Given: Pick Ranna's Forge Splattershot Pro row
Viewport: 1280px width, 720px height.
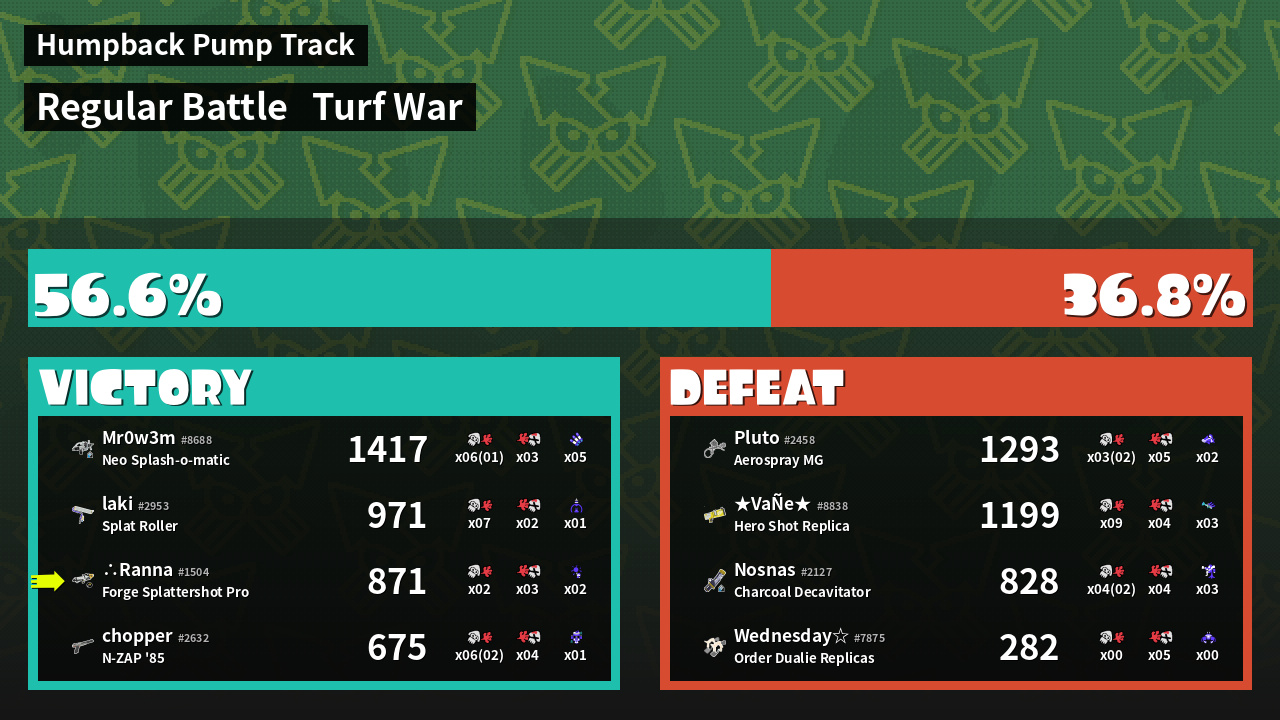Looking at the screenshot, I should click(324, 581).
